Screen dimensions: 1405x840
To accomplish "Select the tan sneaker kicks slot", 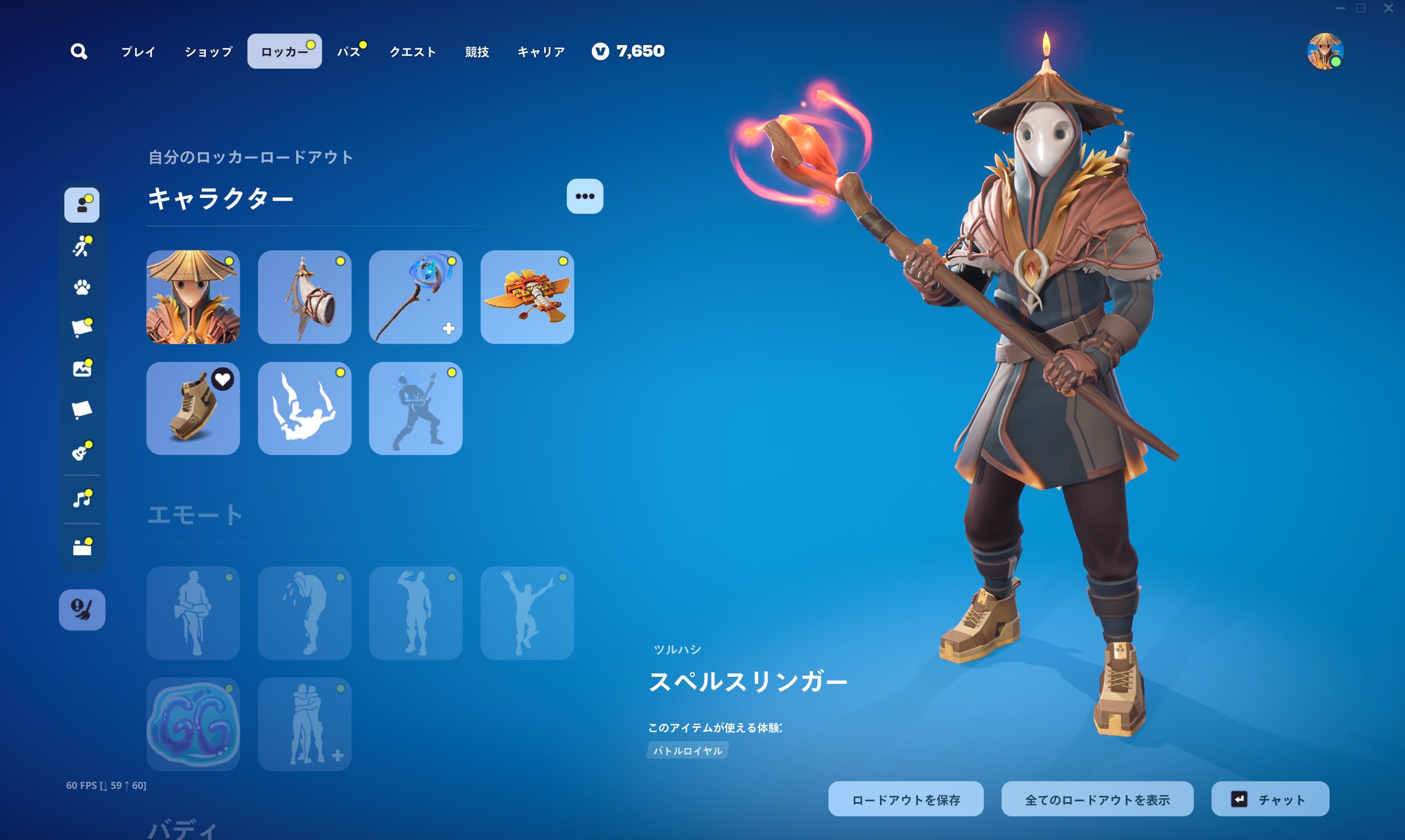I will [193, 408].
